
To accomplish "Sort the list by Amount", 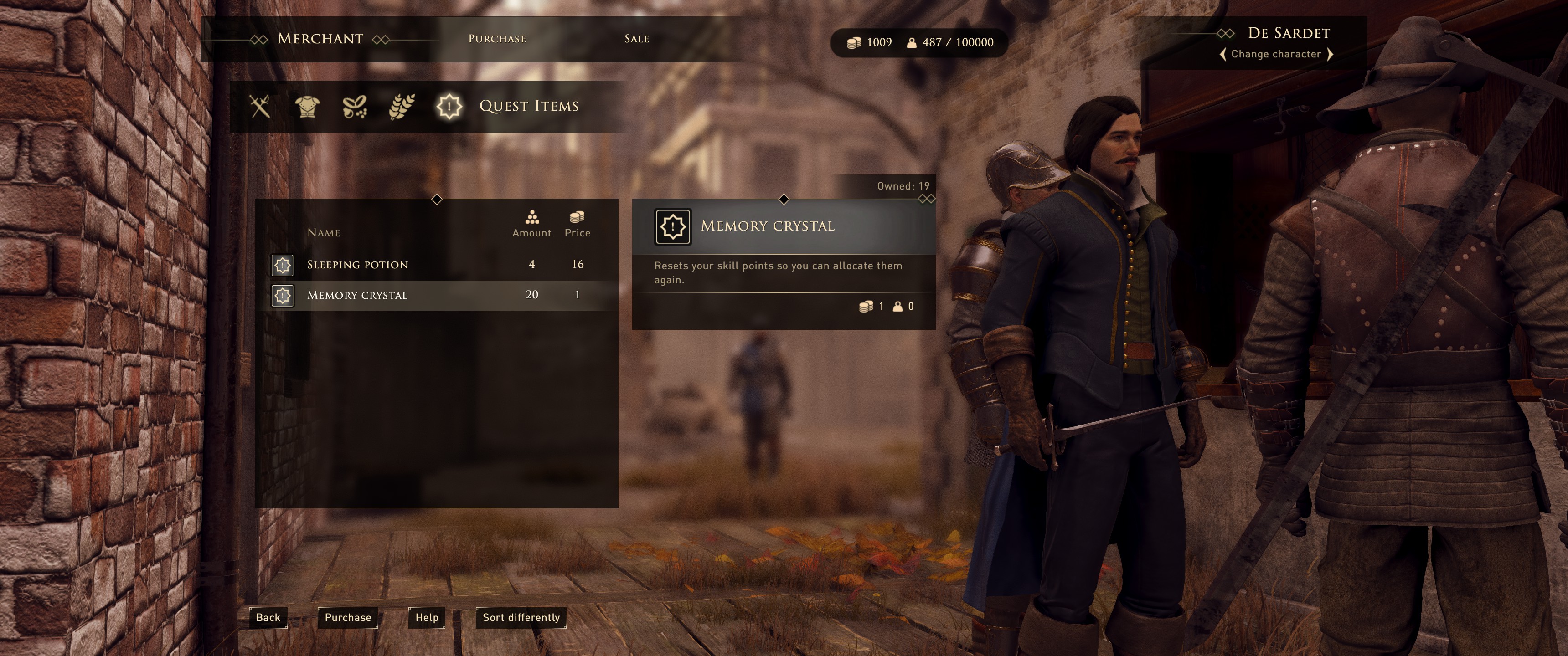I will coord(531,225).
